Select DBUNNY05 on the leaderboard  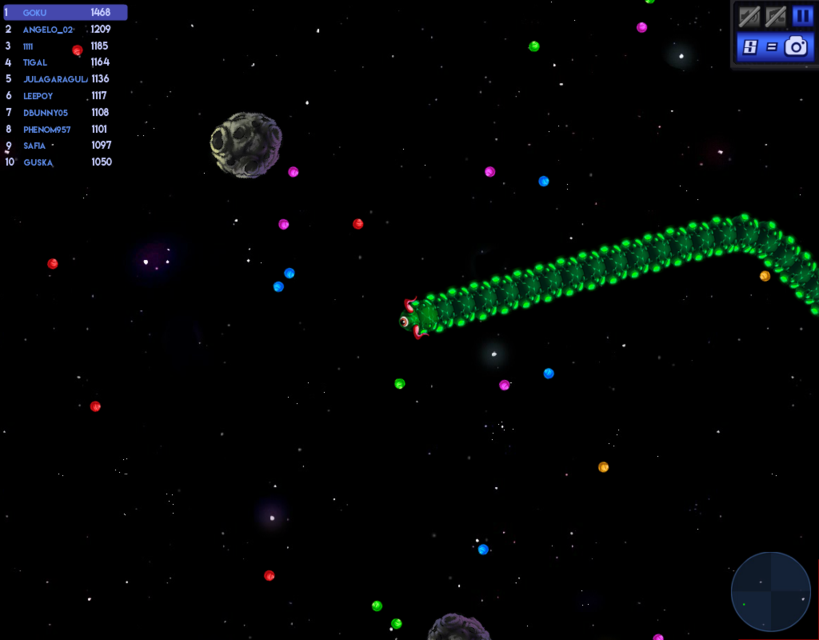pos(64,113)
